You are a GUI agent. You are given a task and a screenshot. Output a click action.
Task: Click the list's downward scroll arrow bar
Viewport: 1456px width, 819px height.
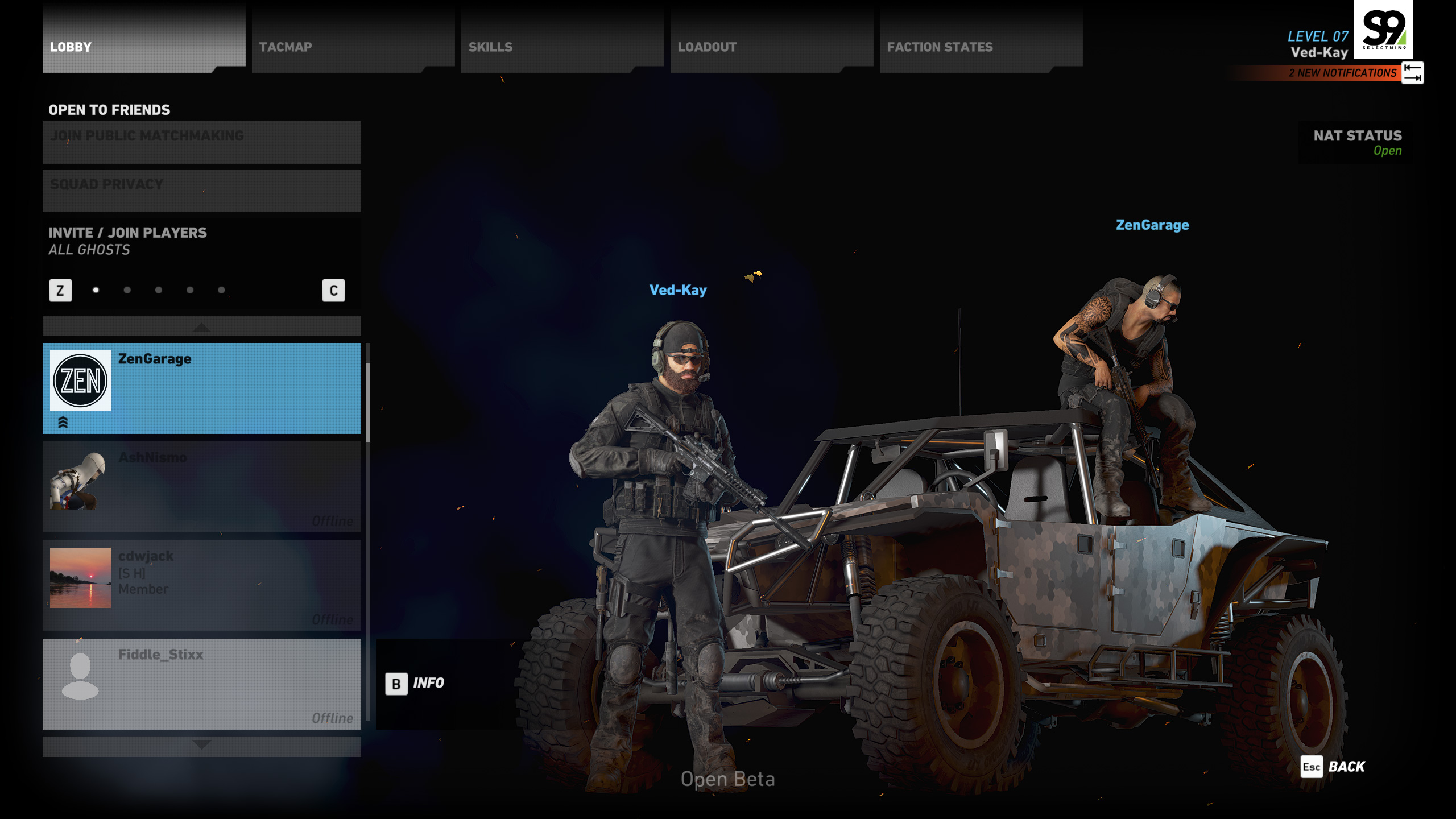click(x=201, y=745)
